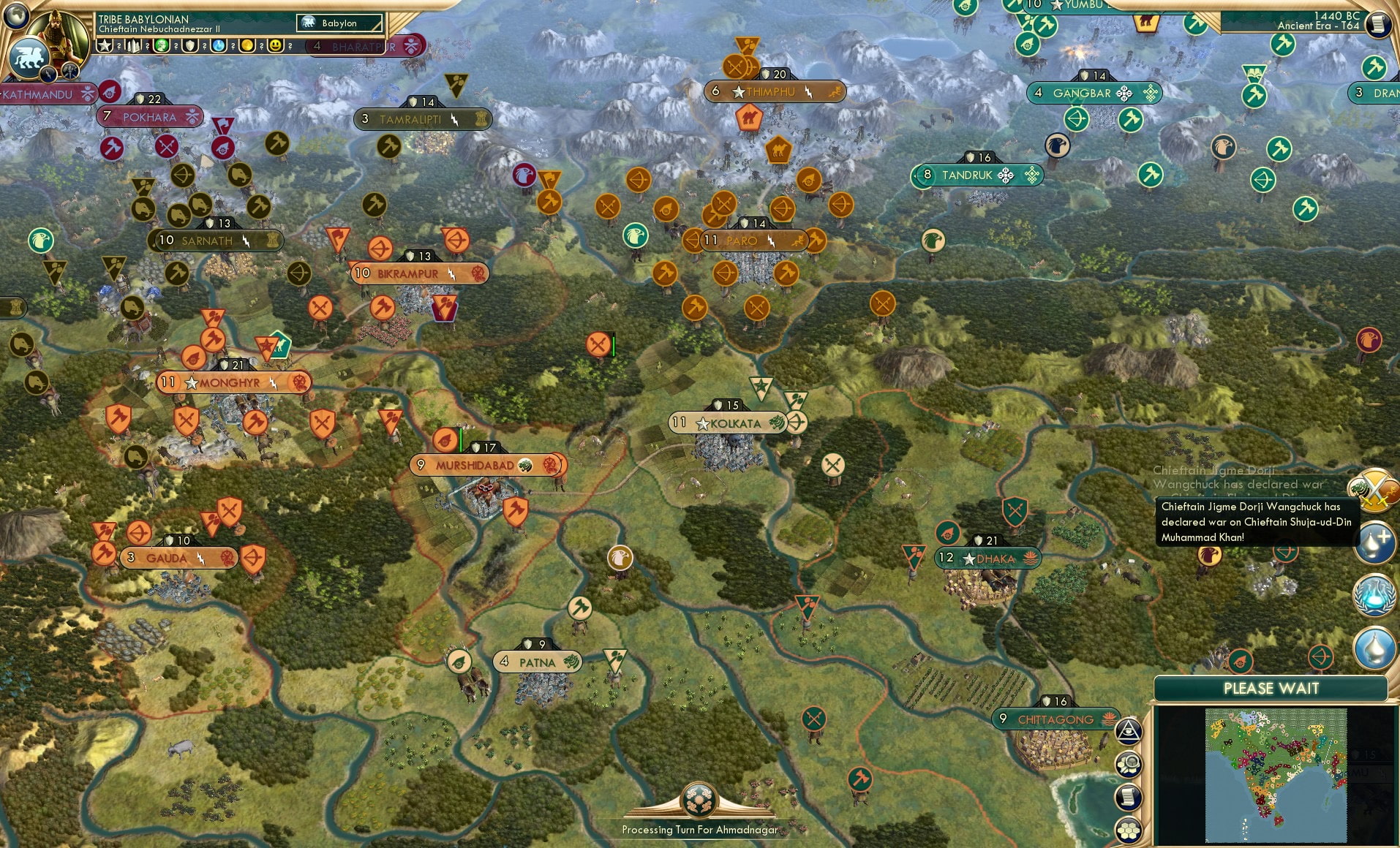Expand the stacked Bharatpur notifications counter
The width and height of the screenshot is (1400, 848).
coord(317,45)
